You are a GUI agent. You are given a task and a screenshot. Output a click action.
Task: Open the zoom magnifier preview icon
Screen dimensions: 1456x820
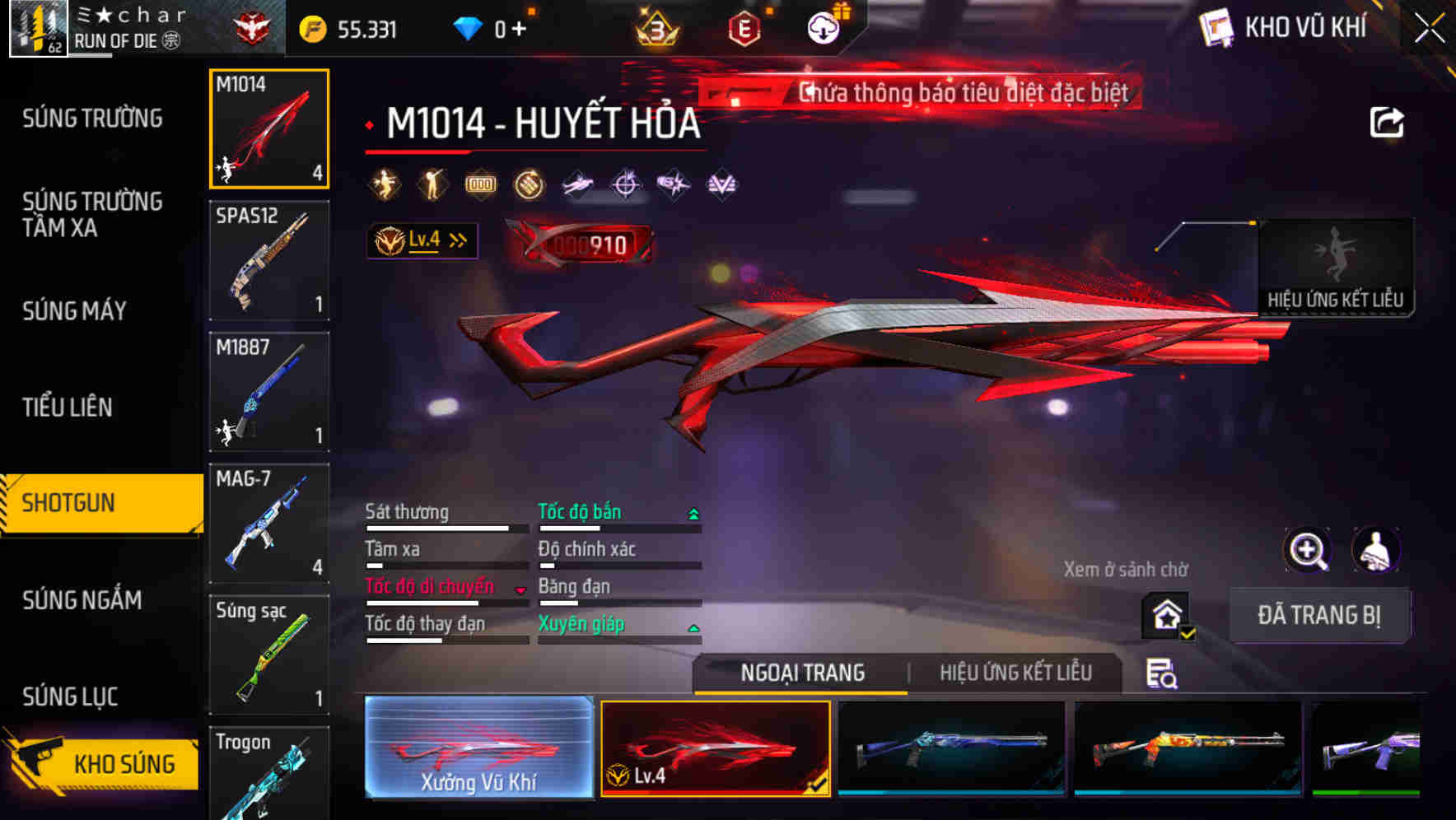[1308, 550]
